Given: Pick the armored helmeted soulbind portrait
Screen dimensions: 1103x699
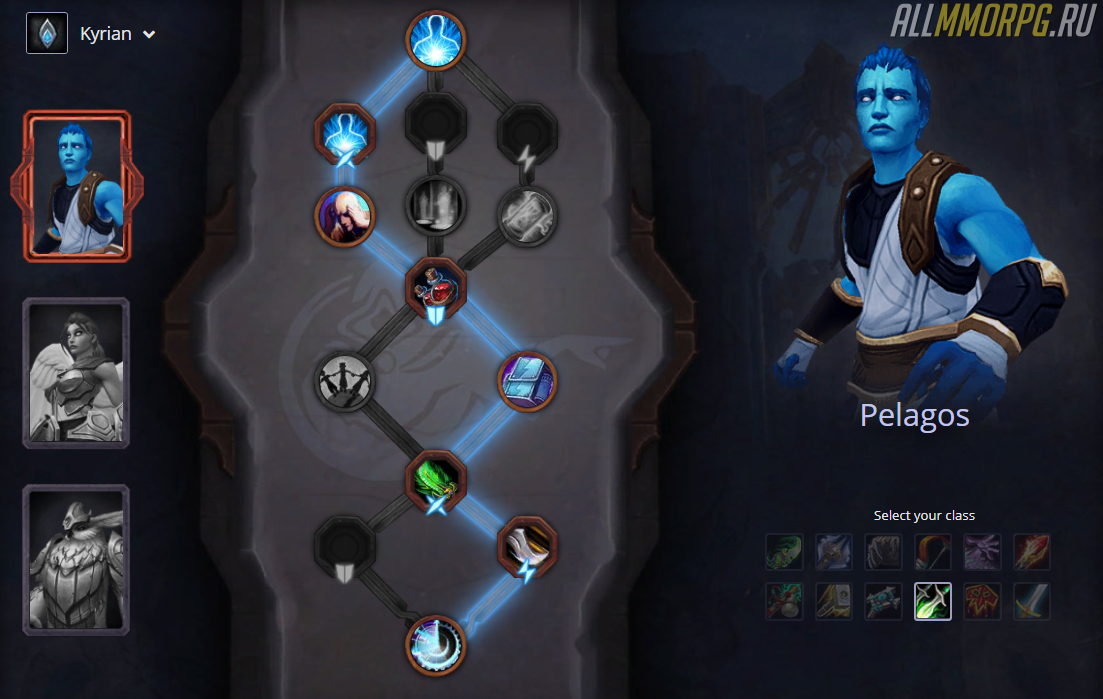Looking at the screenshot, I should point(76,559).
